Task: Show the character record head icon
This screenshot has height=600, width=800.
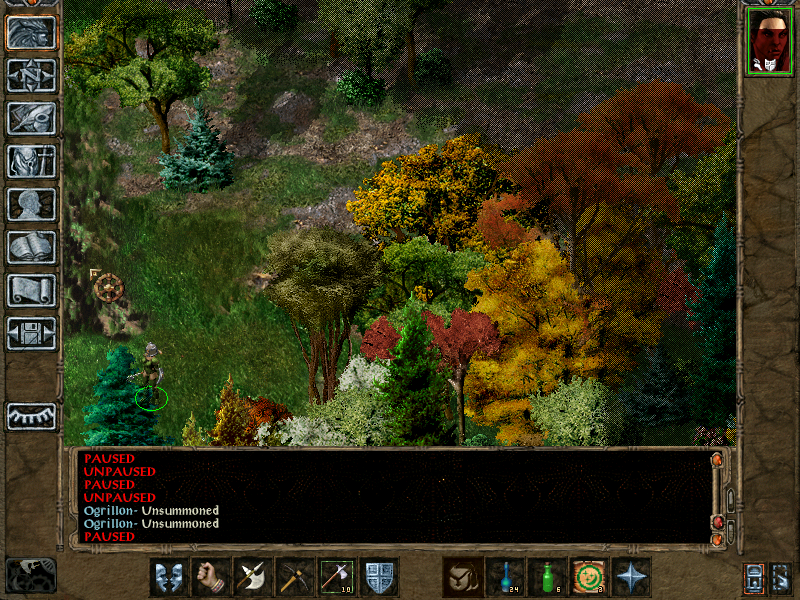Action: point(31,204)
